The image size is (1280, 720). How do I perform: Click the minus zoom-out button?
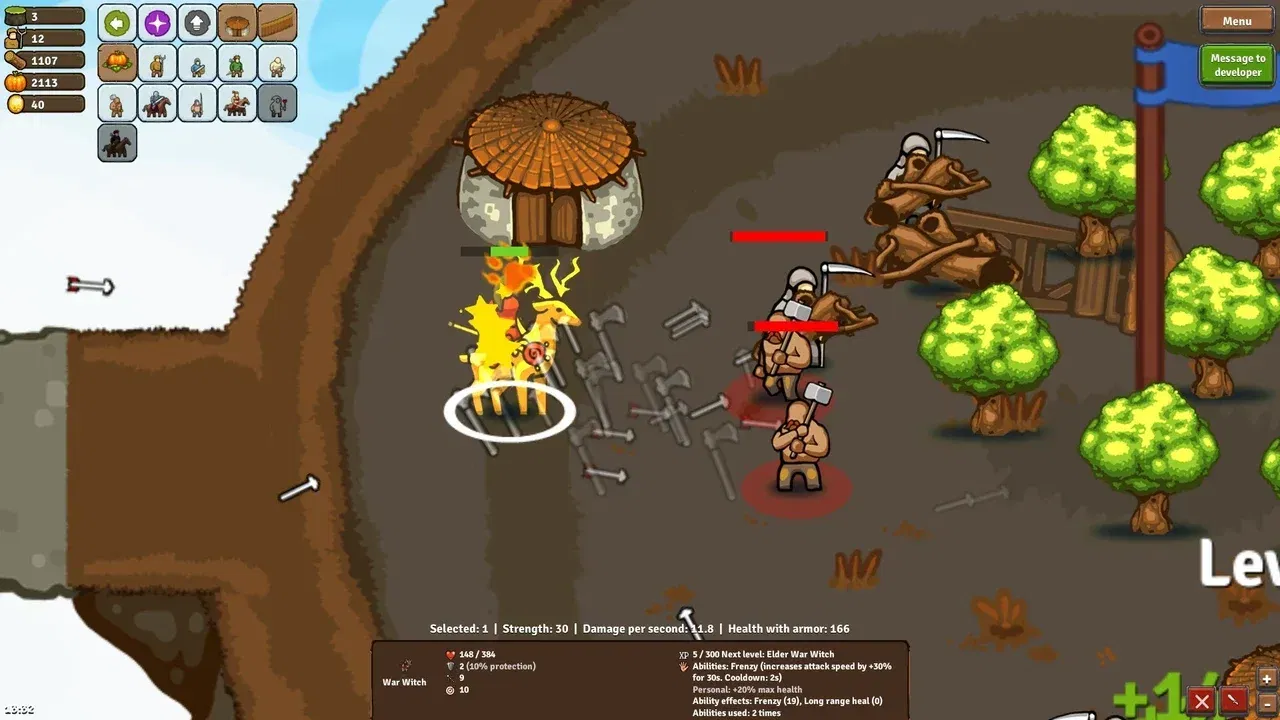coord(1267,705)
